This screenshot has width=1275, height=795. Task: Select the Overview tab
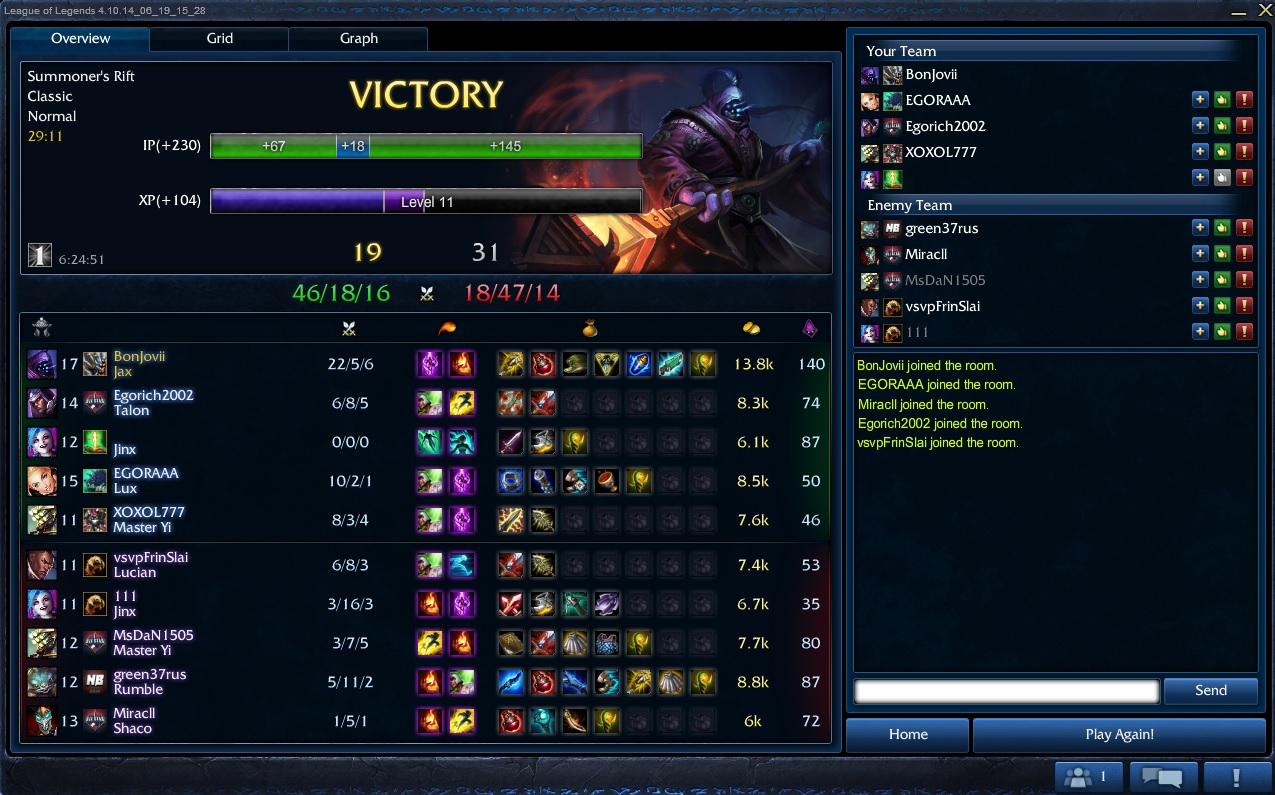pos(81,38)
